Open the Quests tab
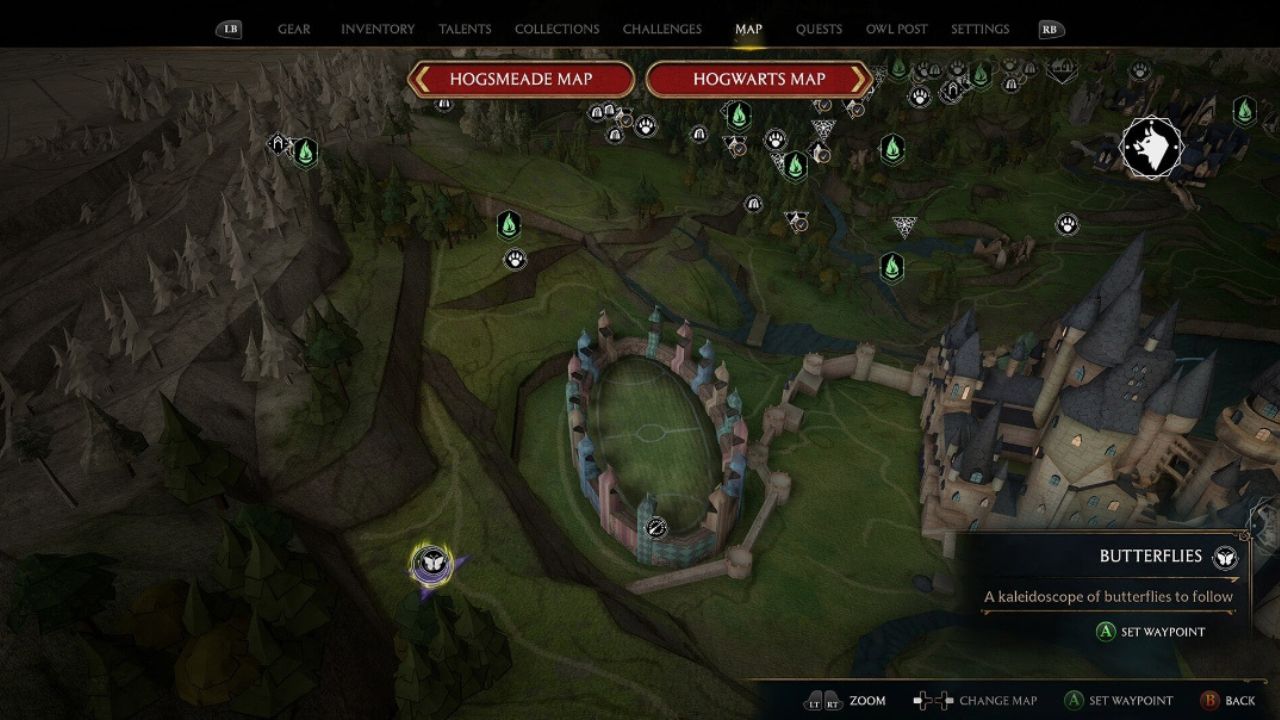 point(818,29)
